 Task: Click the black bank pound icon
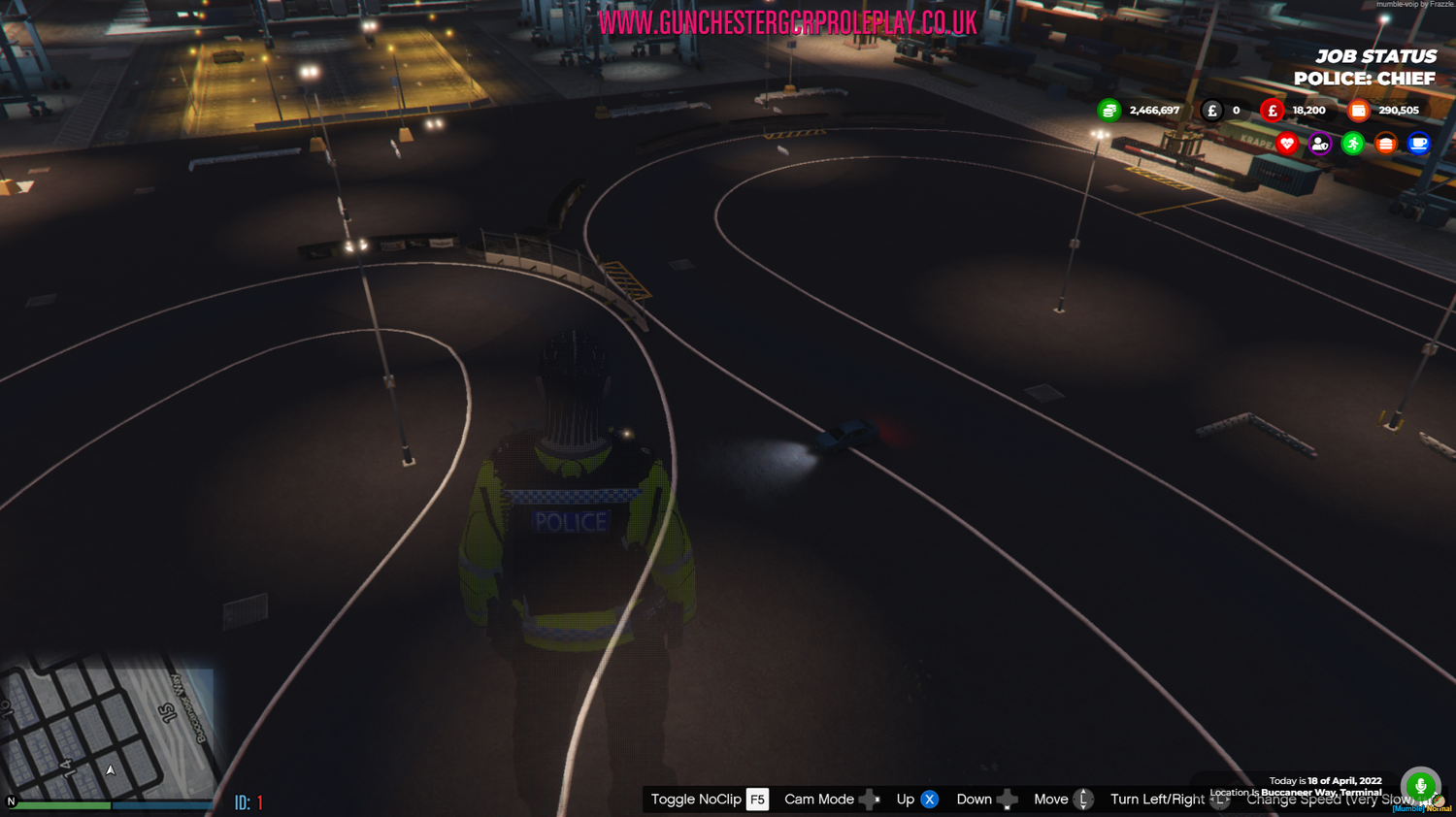click(1210, 110)
